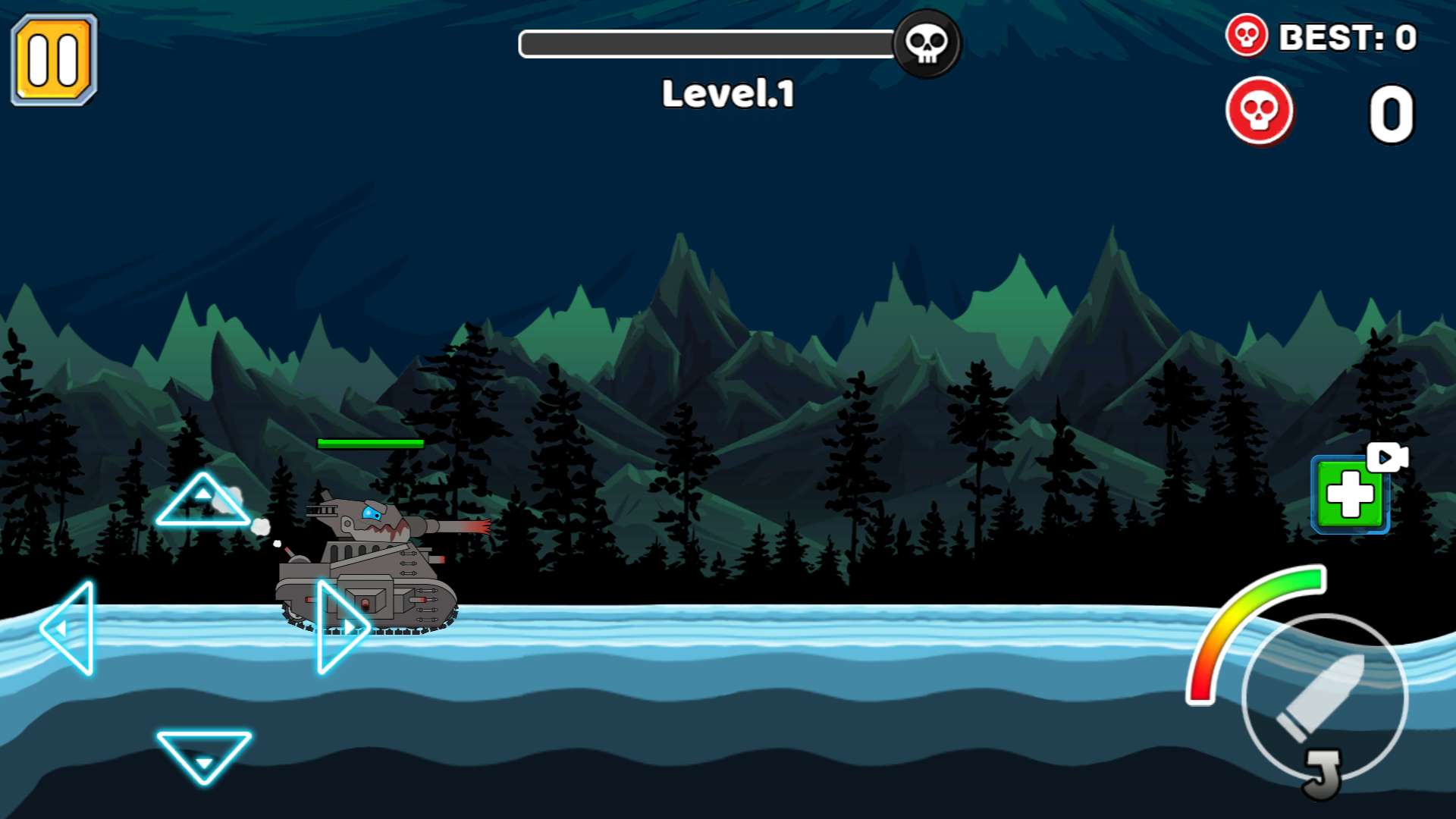Tap the down arrow control
This screenshot has width=1456, height=819.
(x=203, y=753)
